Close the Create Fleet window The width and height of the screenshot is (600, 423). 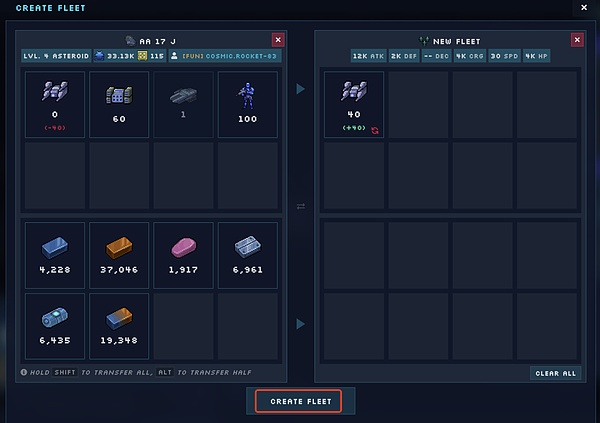pyautogui.click(x=584, y=8)
